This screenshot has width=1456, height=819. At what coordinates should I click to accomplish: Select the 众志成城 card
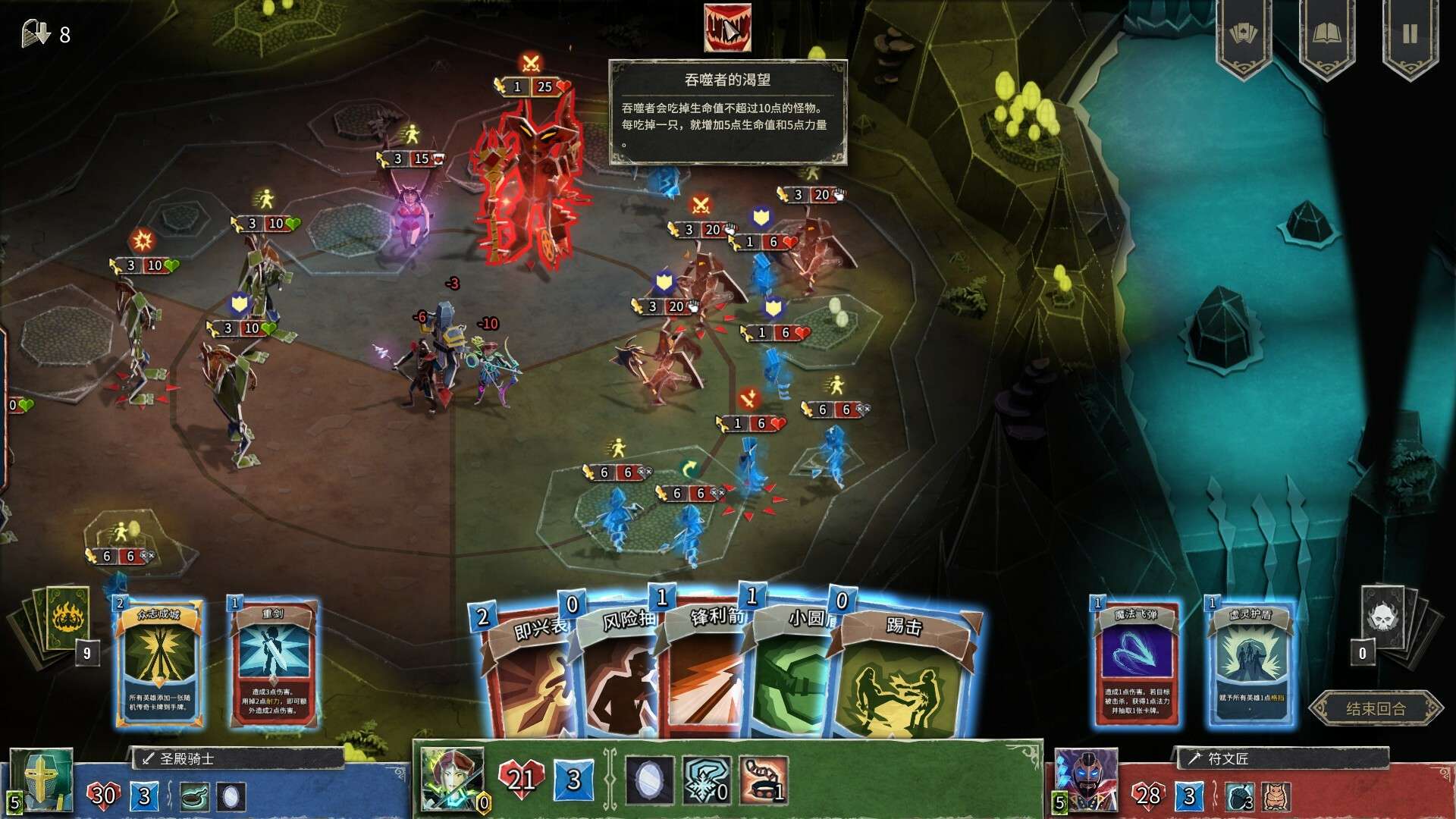[159, 664]
